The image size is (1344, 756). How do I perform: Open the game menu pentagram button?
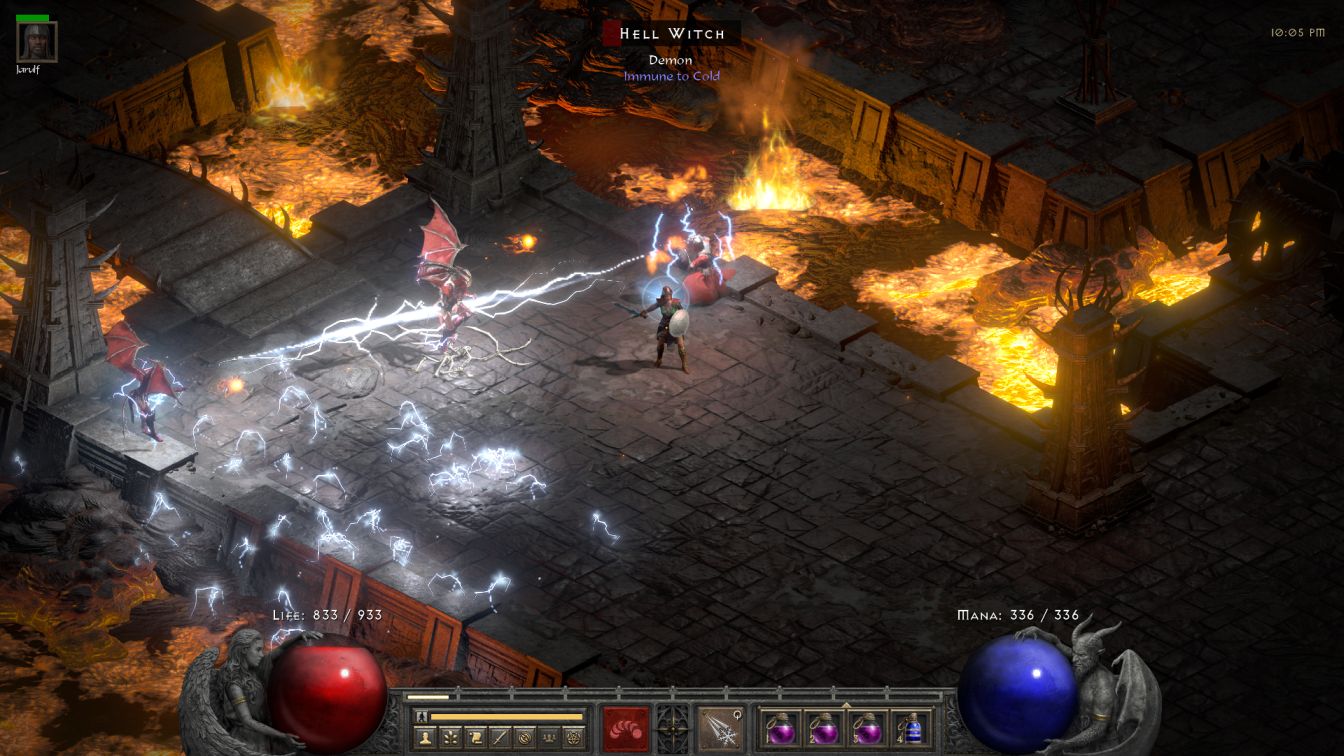tap(573, 738)
